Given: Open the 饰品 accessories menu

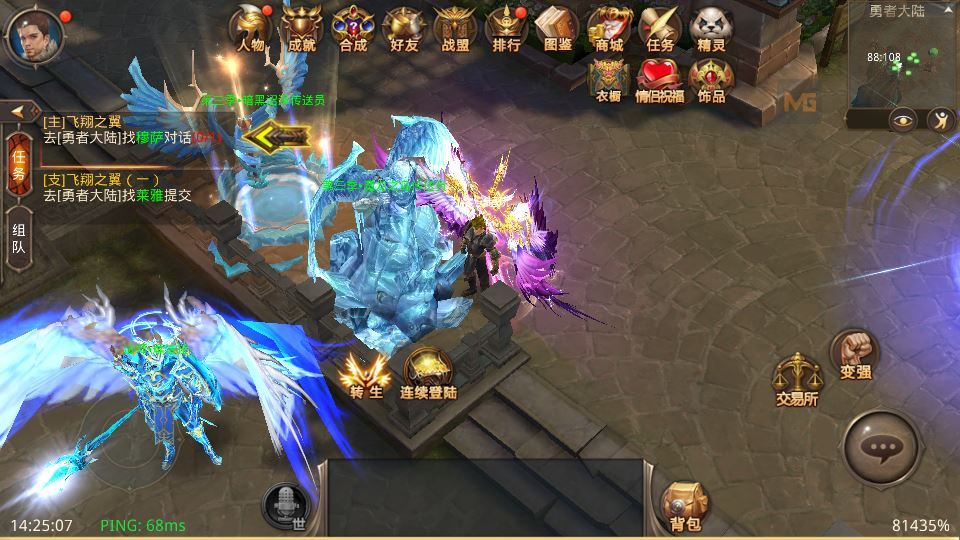Looking at the screenshot, I should pyautogui.click(x=711, y=80).
